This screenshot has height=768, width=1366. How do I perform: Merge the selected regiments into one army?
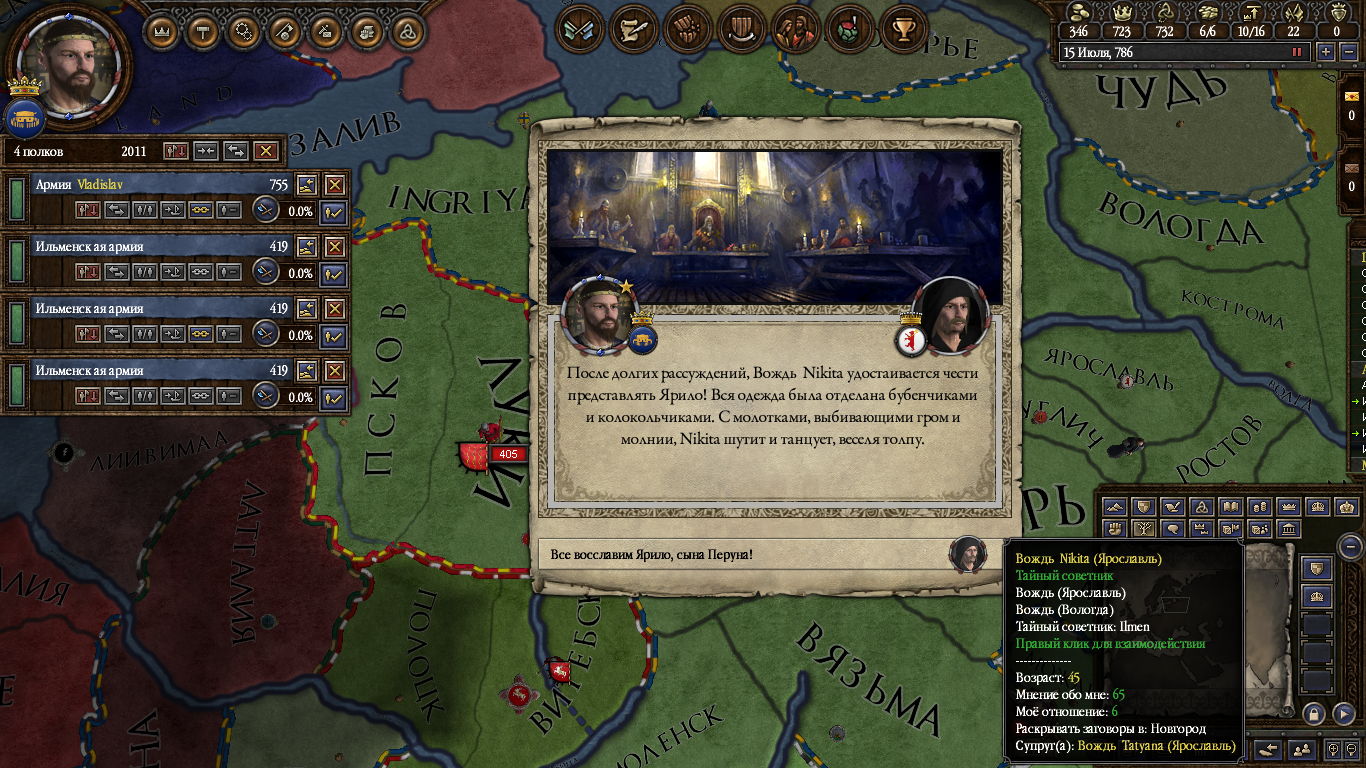coord(206,151)
